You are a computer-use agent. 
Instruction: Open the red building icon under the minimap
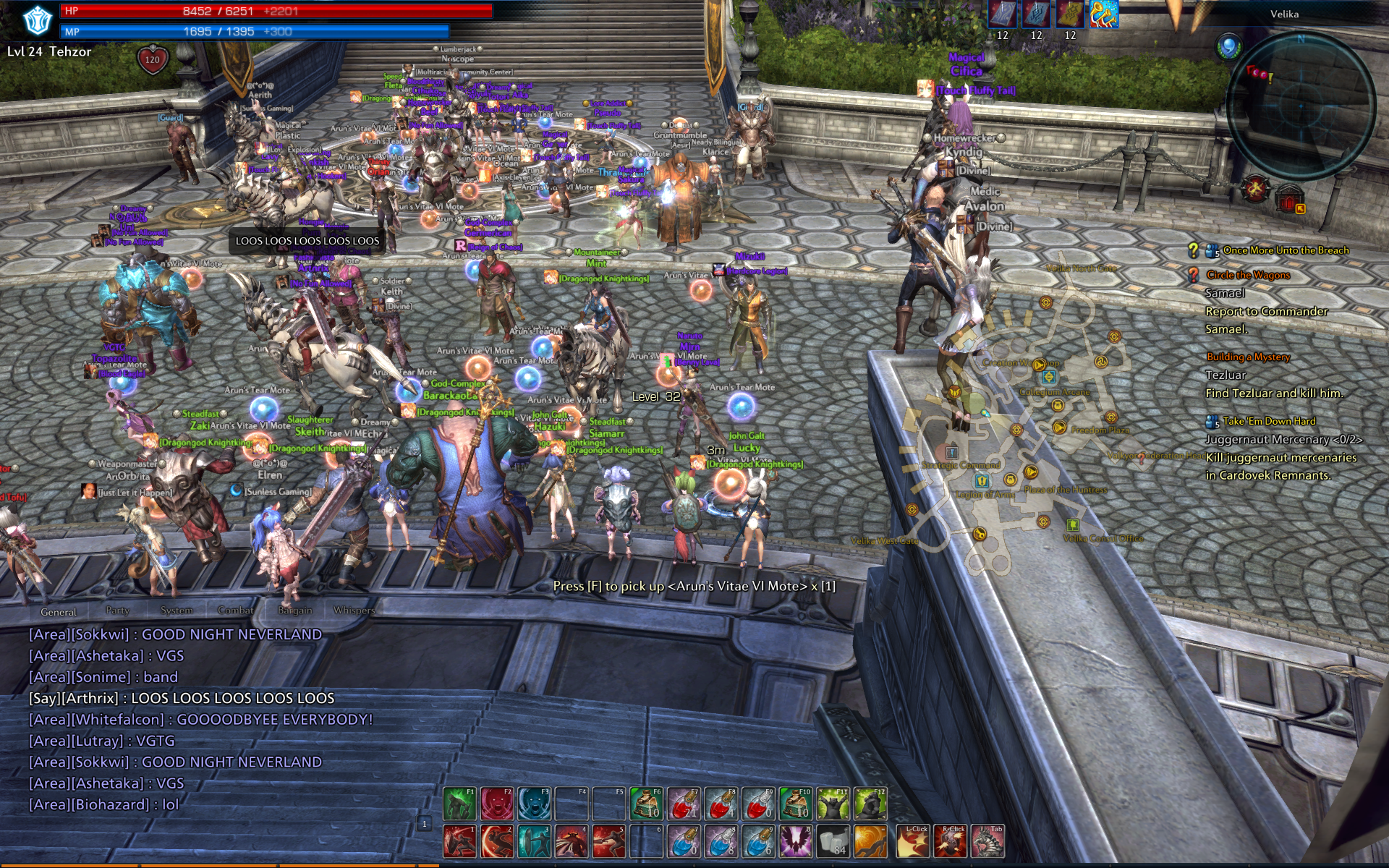click(1289, 198)
